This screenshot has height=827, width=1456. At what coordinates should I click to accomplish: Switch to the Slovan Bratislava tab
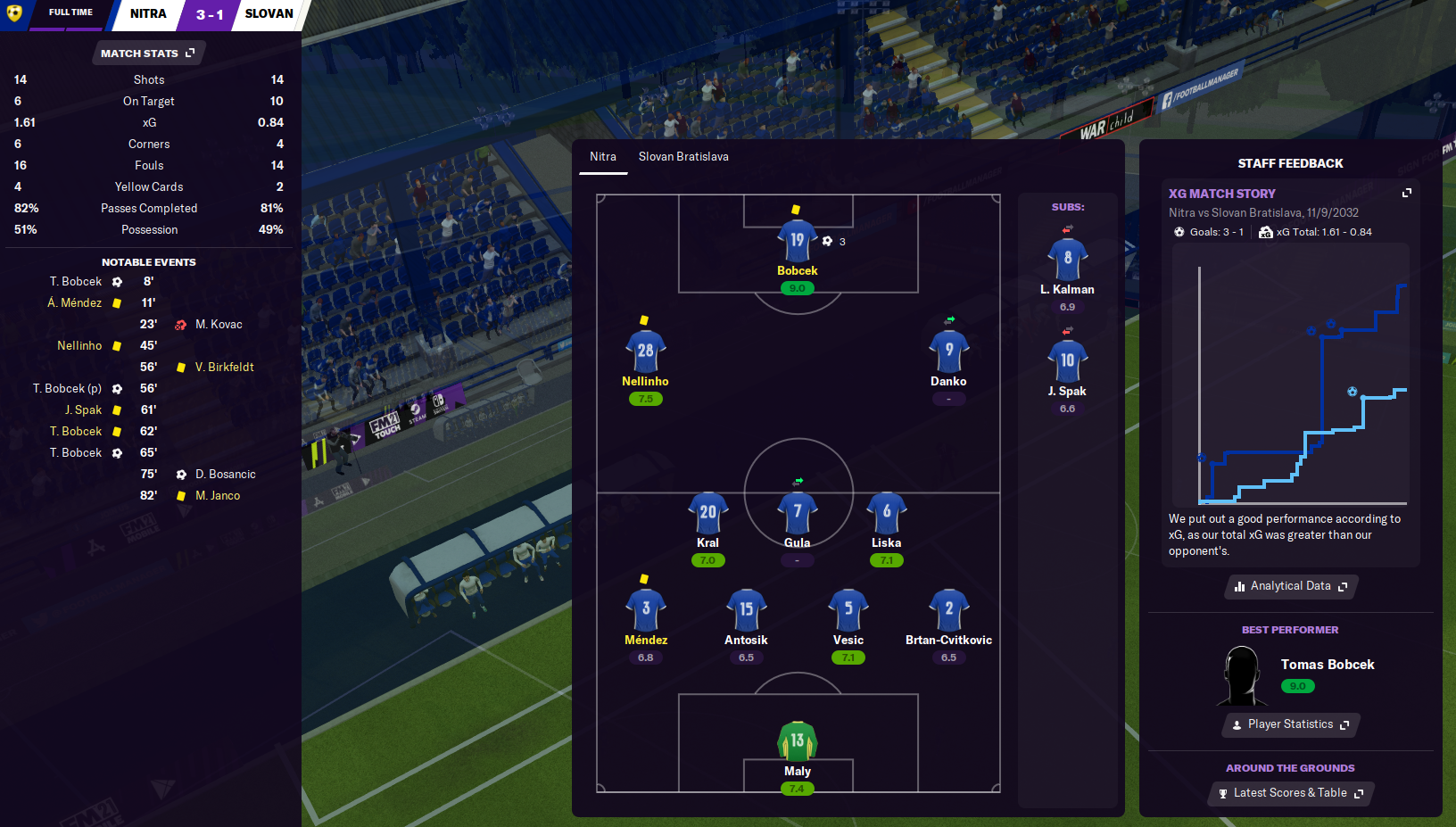(683, 157)
